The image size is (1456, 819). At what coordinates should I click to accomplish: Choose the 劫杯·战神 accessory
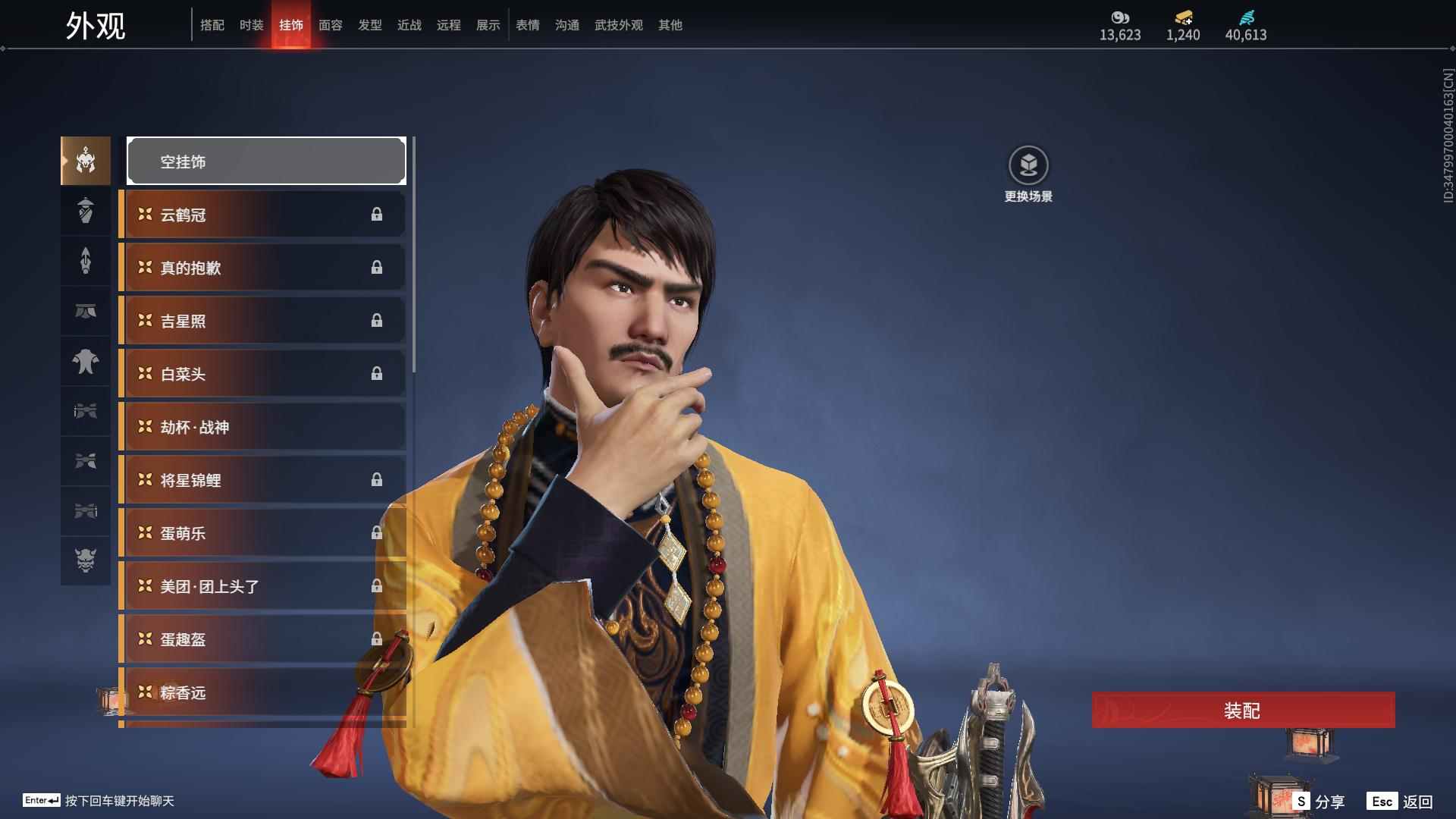pyautogui.click(x=262, y=427)
